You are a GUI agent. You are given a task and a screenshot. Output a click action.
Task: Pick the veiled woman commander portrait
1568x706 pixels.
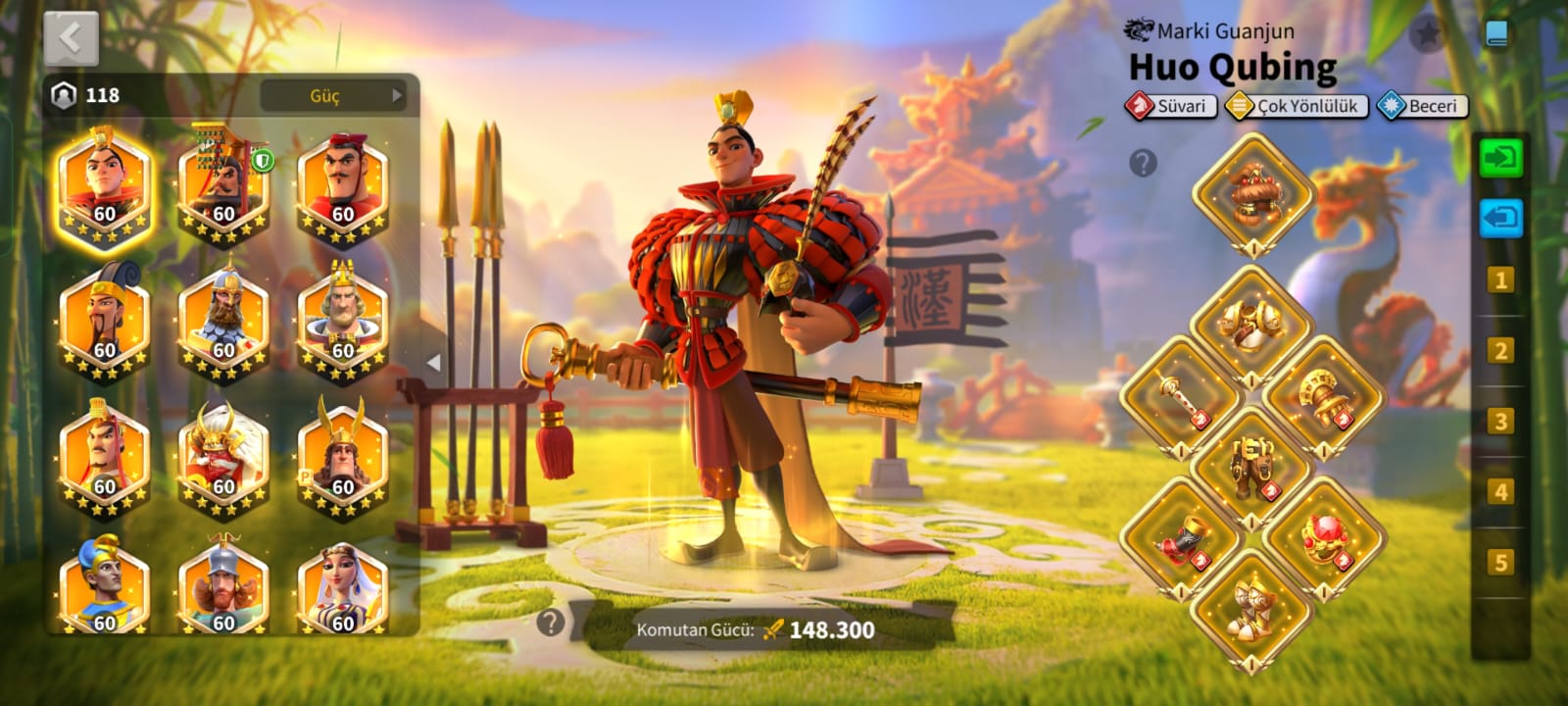tap(342, 590)
